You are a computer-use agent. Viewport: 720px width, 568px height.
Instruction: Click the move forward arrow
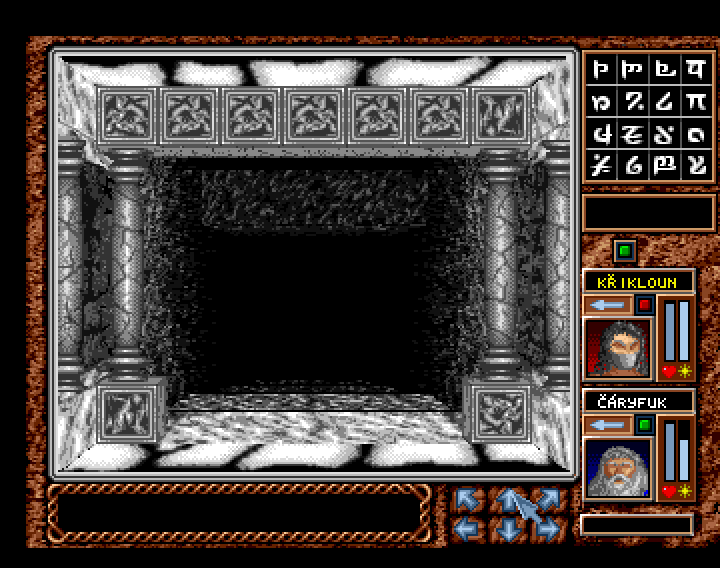click(x=509, y=497)
